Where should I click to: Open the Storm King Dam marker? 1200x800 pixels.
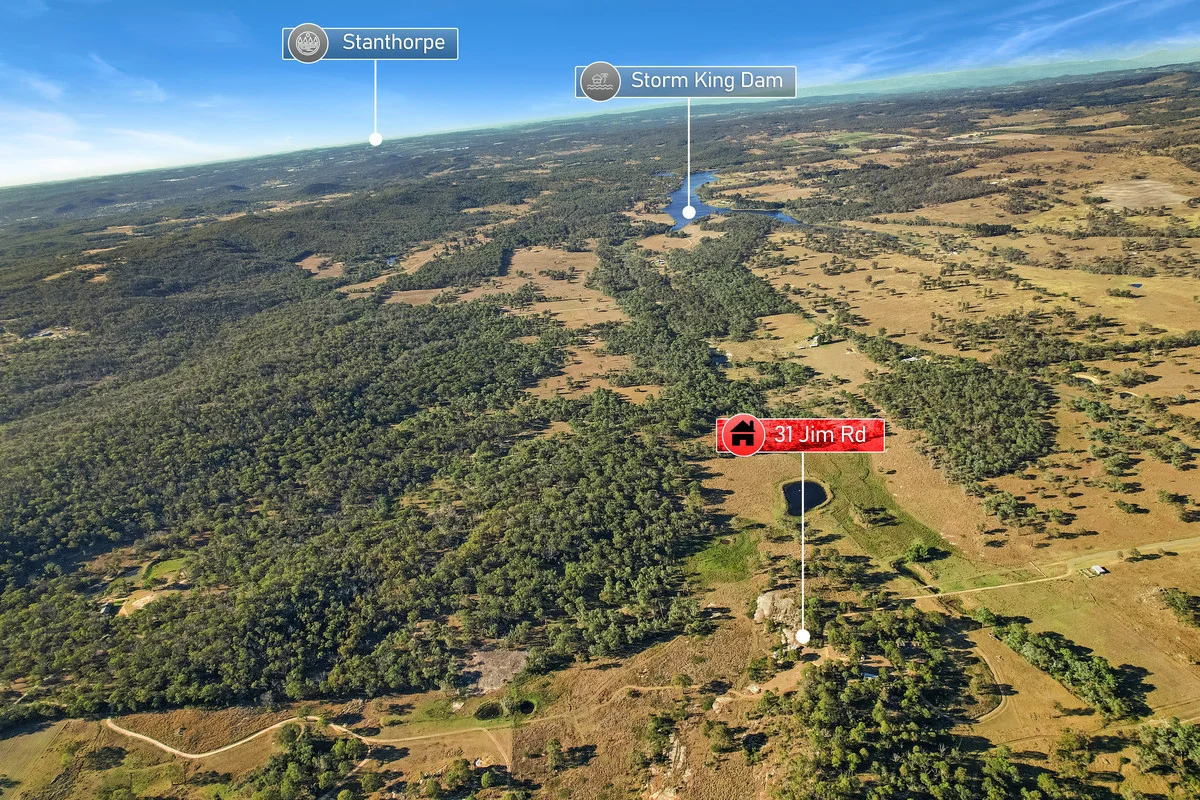point(686,82)
